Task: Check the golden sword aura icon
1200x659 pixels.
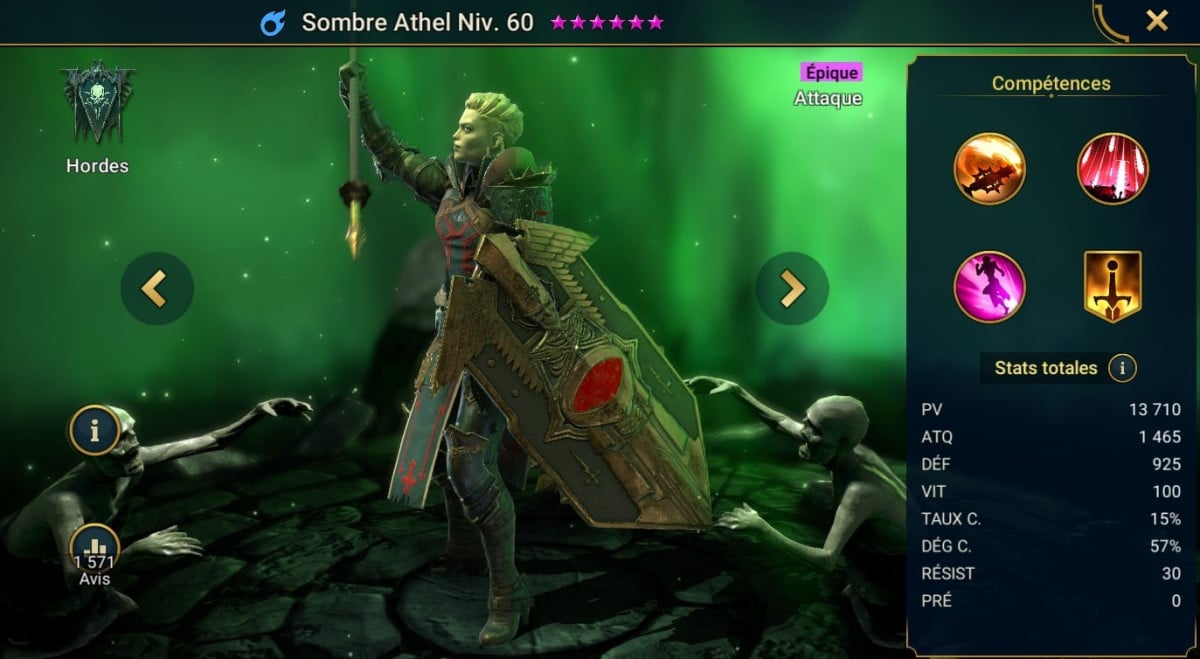Action: coord(1112,287)
